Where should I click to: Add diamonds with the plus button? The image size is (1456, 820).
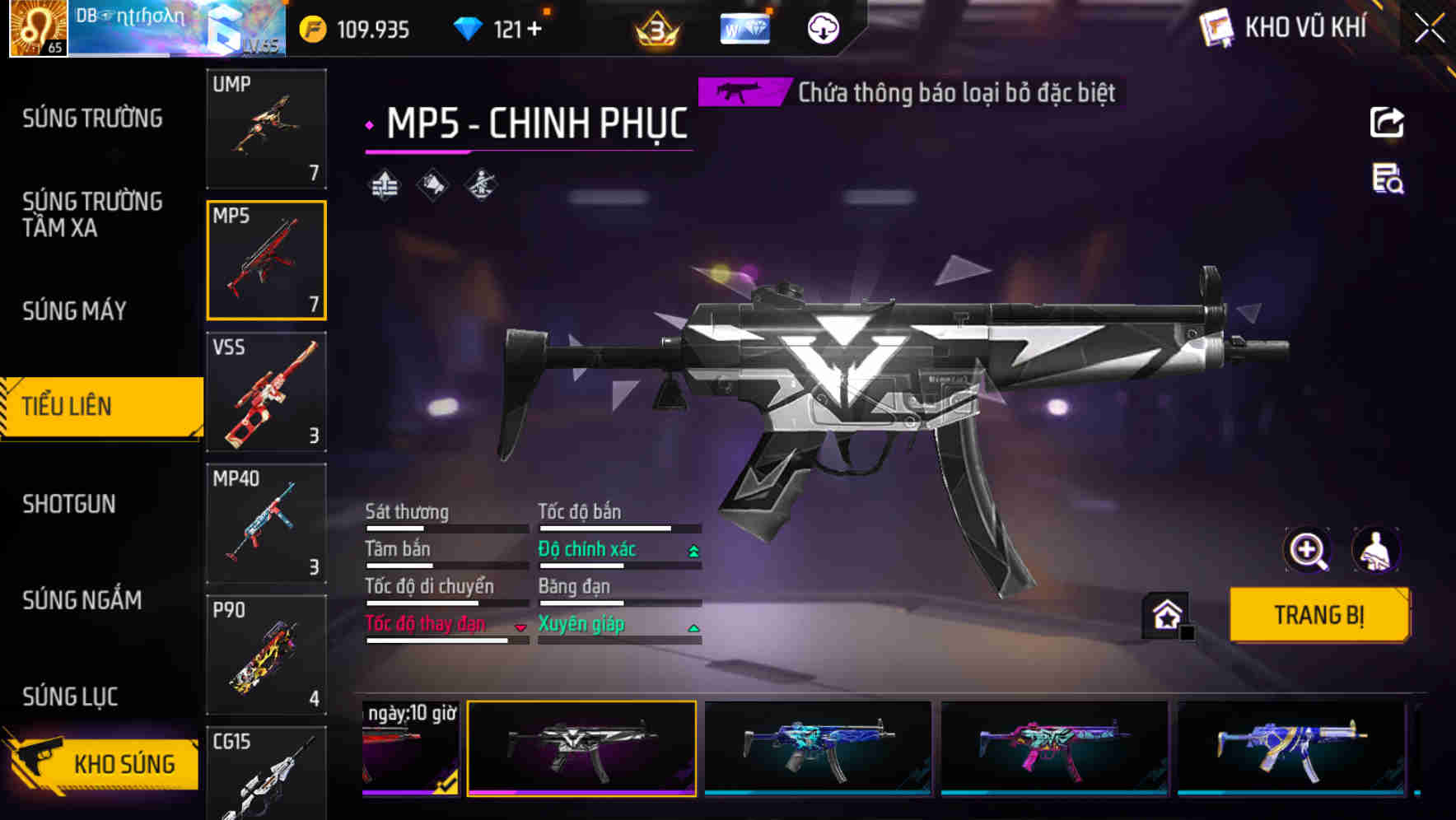(535, 30)
